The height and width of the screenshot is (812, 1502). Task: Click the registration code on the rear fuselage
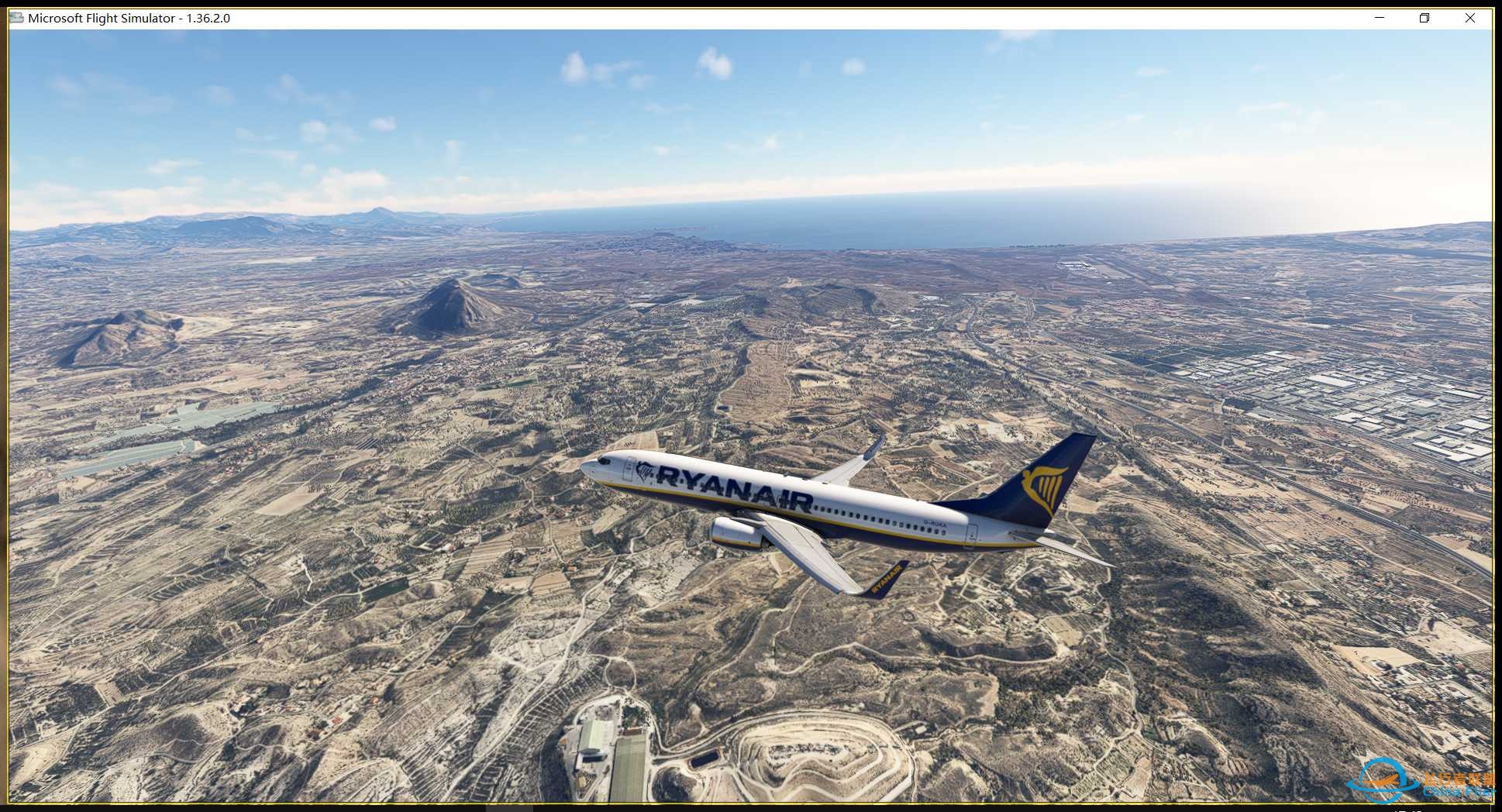coord(934,522)
